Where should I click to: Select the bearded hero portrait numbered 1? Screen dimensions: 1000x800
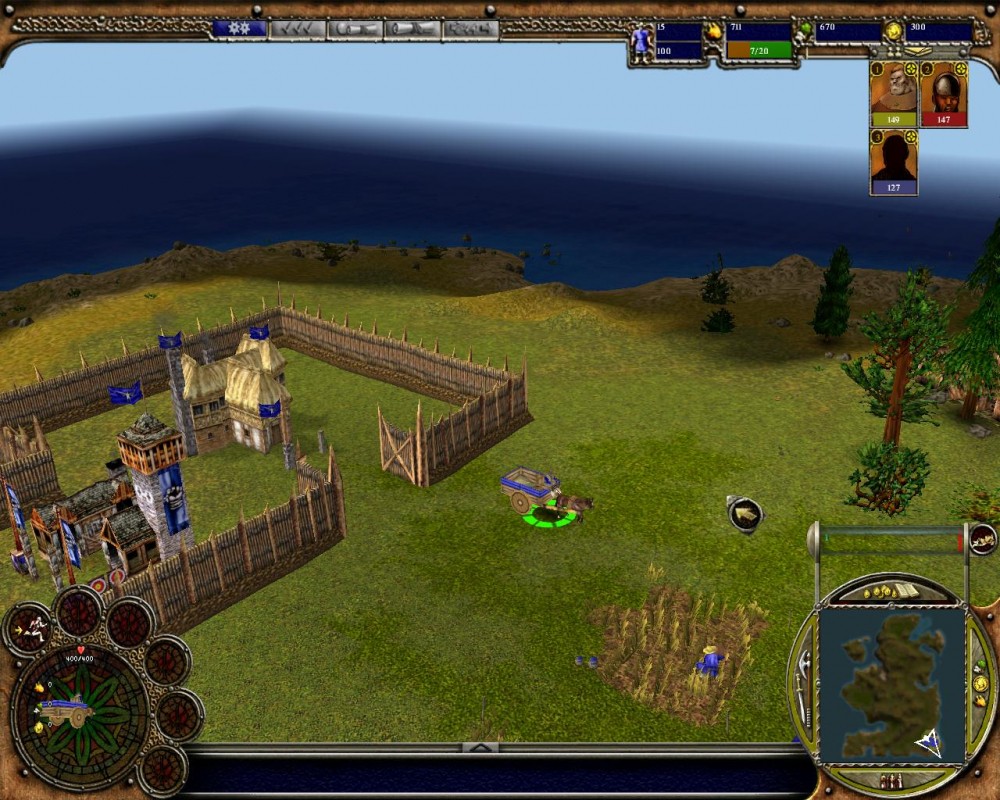(893, 93)
